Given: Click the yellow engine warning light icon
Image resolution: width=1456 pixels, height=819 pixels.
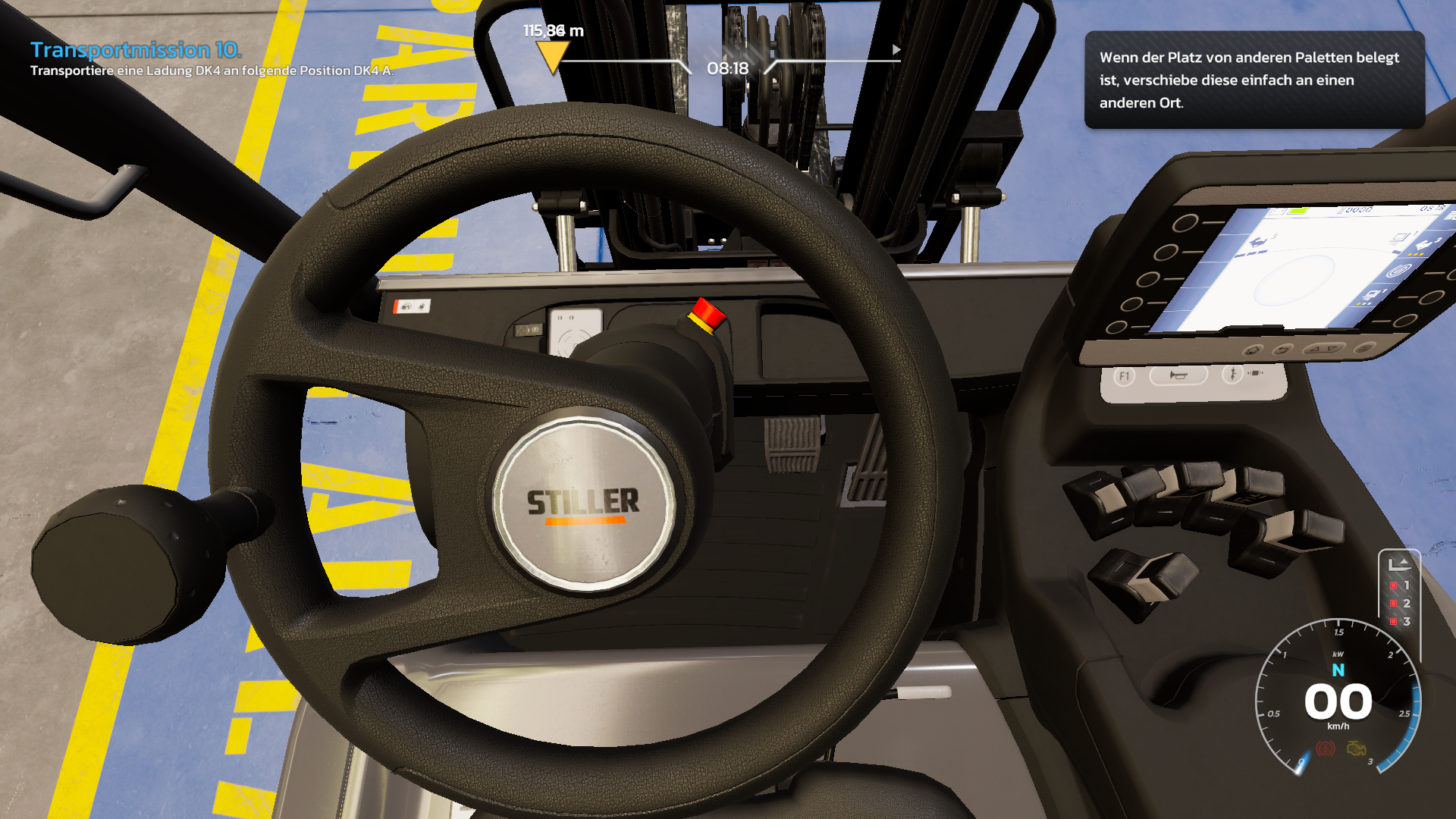Looking at the screenshot, I should point(1357,749).
